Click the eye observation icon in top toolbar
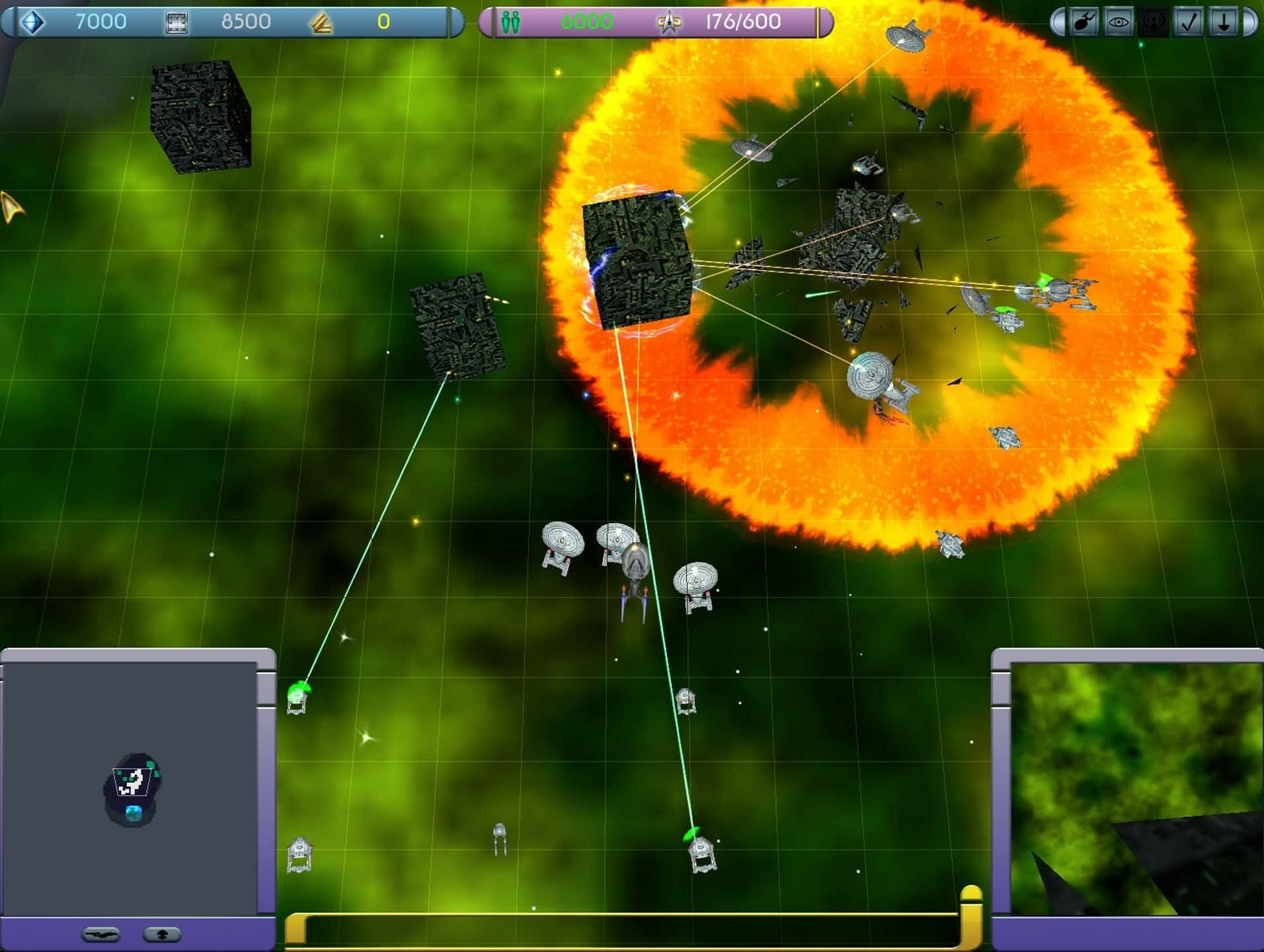Image resolution: width=1264 pixels, height=952 pixels. click(1119, 22)
